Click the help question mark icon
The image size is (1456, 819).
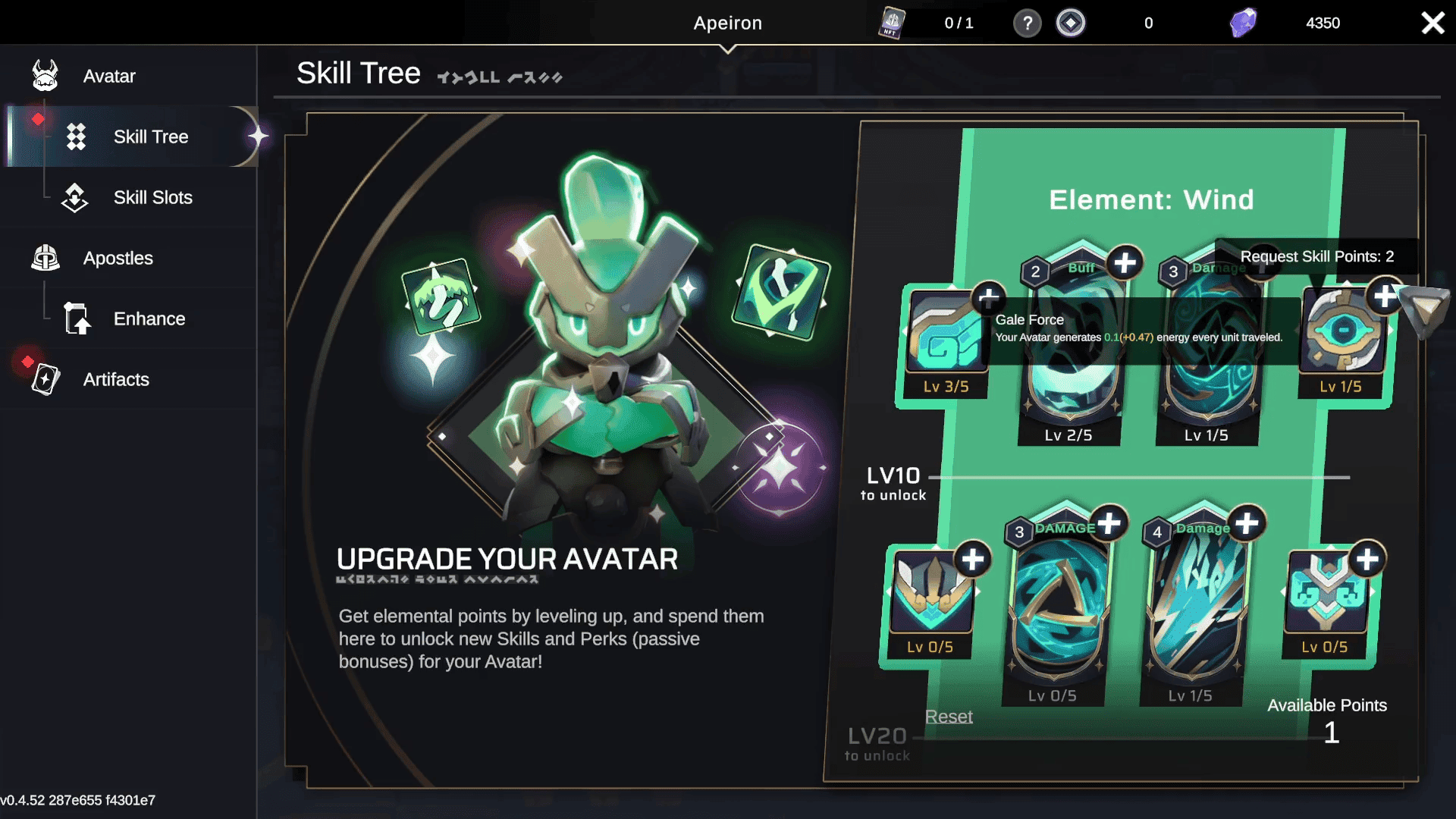1028,23
